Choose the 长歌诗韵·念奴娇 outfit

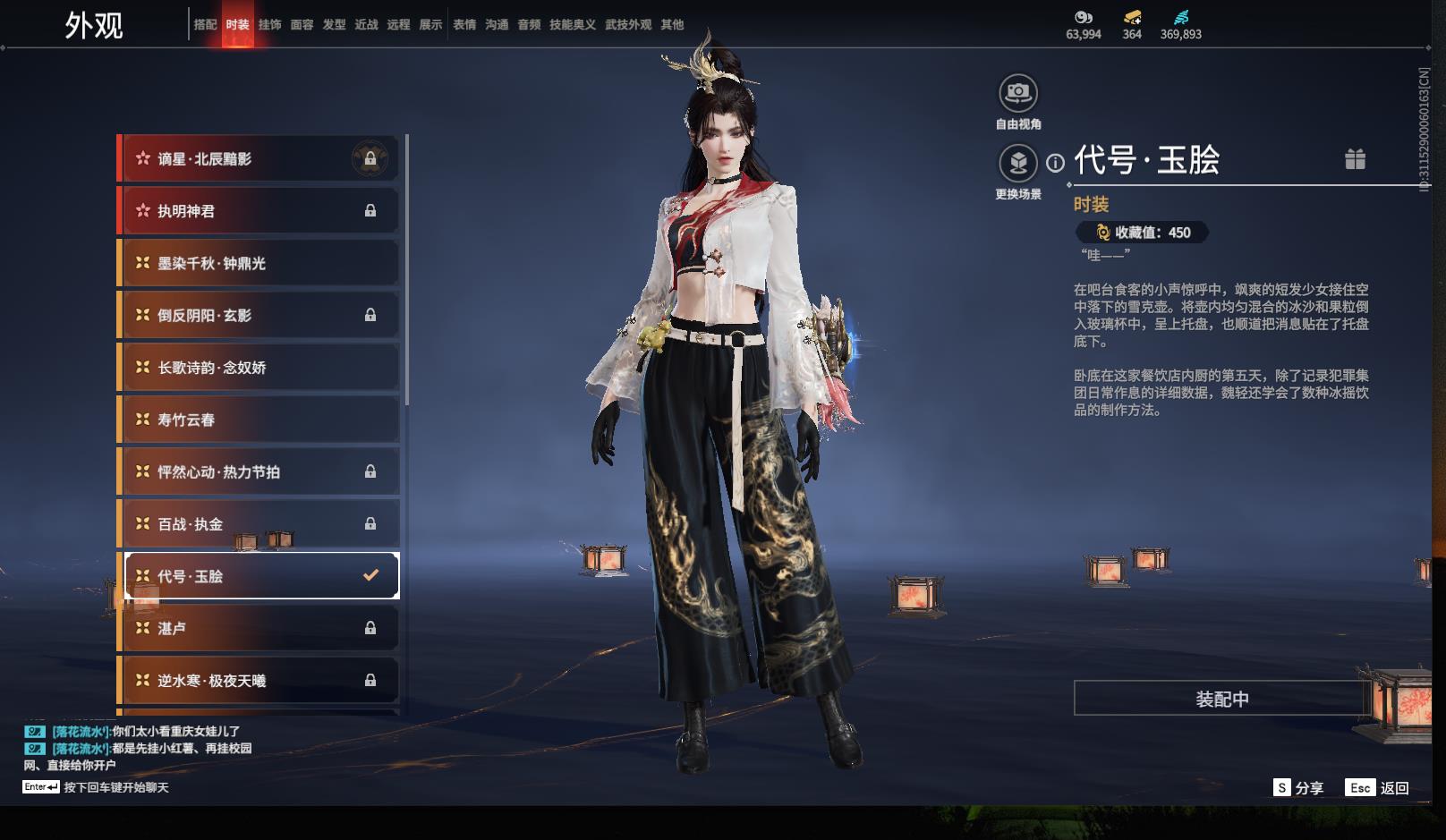pos(259,368)
